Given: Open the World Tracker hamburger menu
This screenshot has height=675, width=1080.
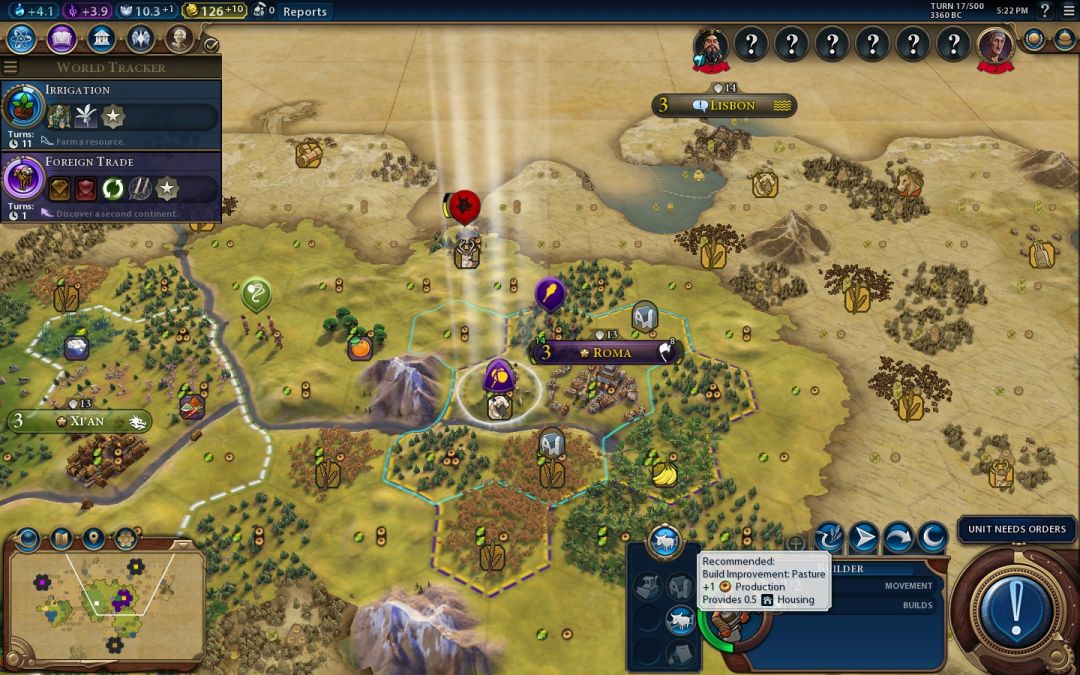Looking at the screenshot, I should tap(11, 67).
